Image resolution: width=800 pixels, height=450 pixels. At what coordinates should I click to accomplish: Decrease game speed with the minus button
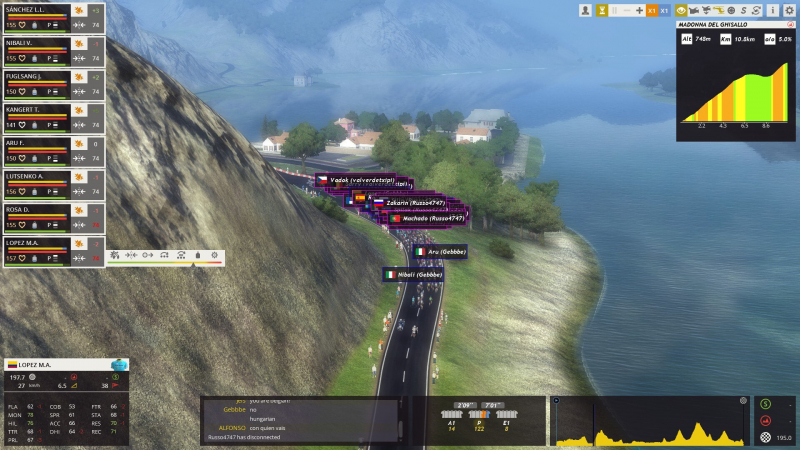[627, 10]
